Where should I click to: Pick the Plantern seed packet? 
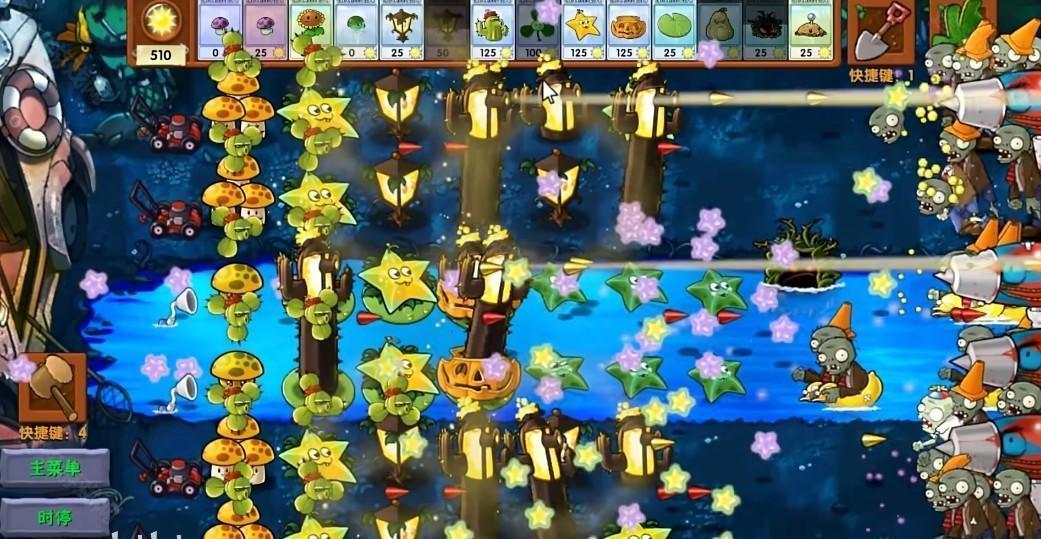[402, 30]
